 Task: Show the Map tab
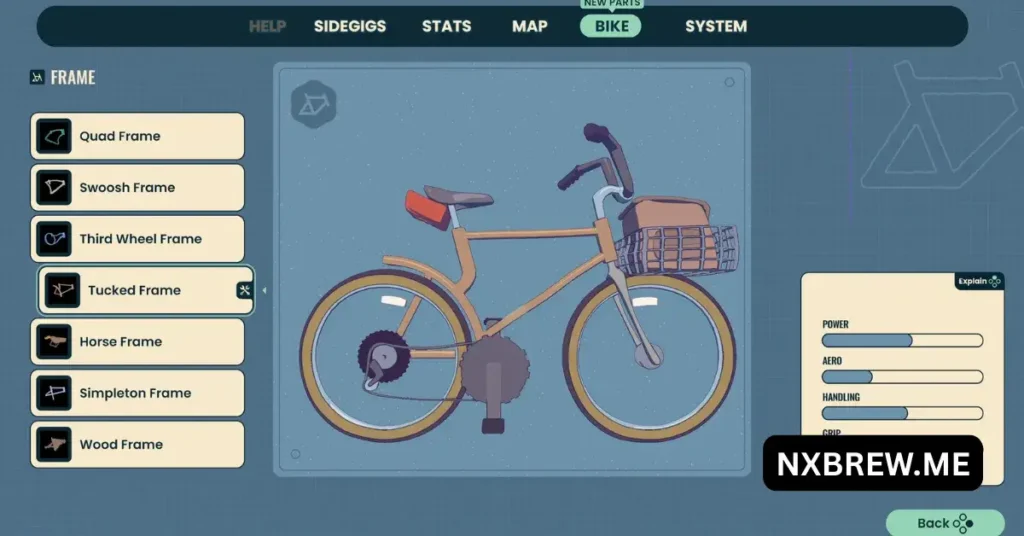(x=529, y=26)
